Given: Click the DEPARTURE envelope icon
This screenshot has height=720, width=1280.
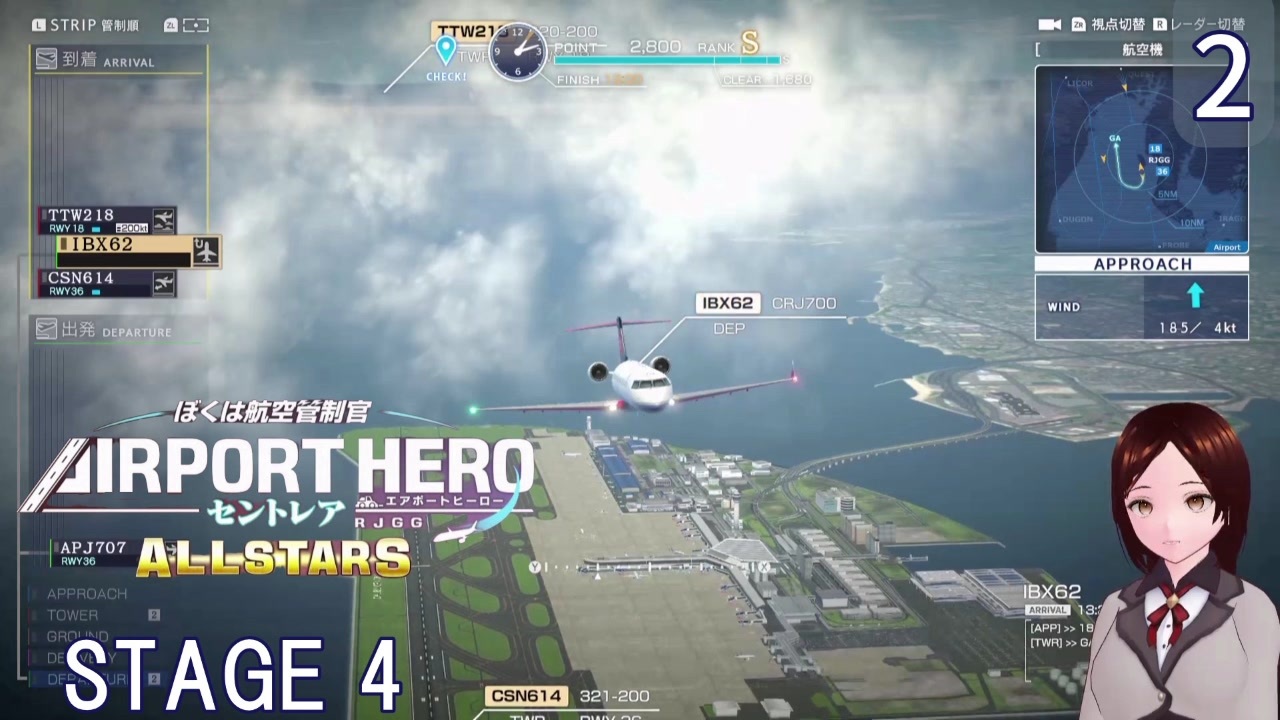Looking at the screenshot, I should (48, 331).
